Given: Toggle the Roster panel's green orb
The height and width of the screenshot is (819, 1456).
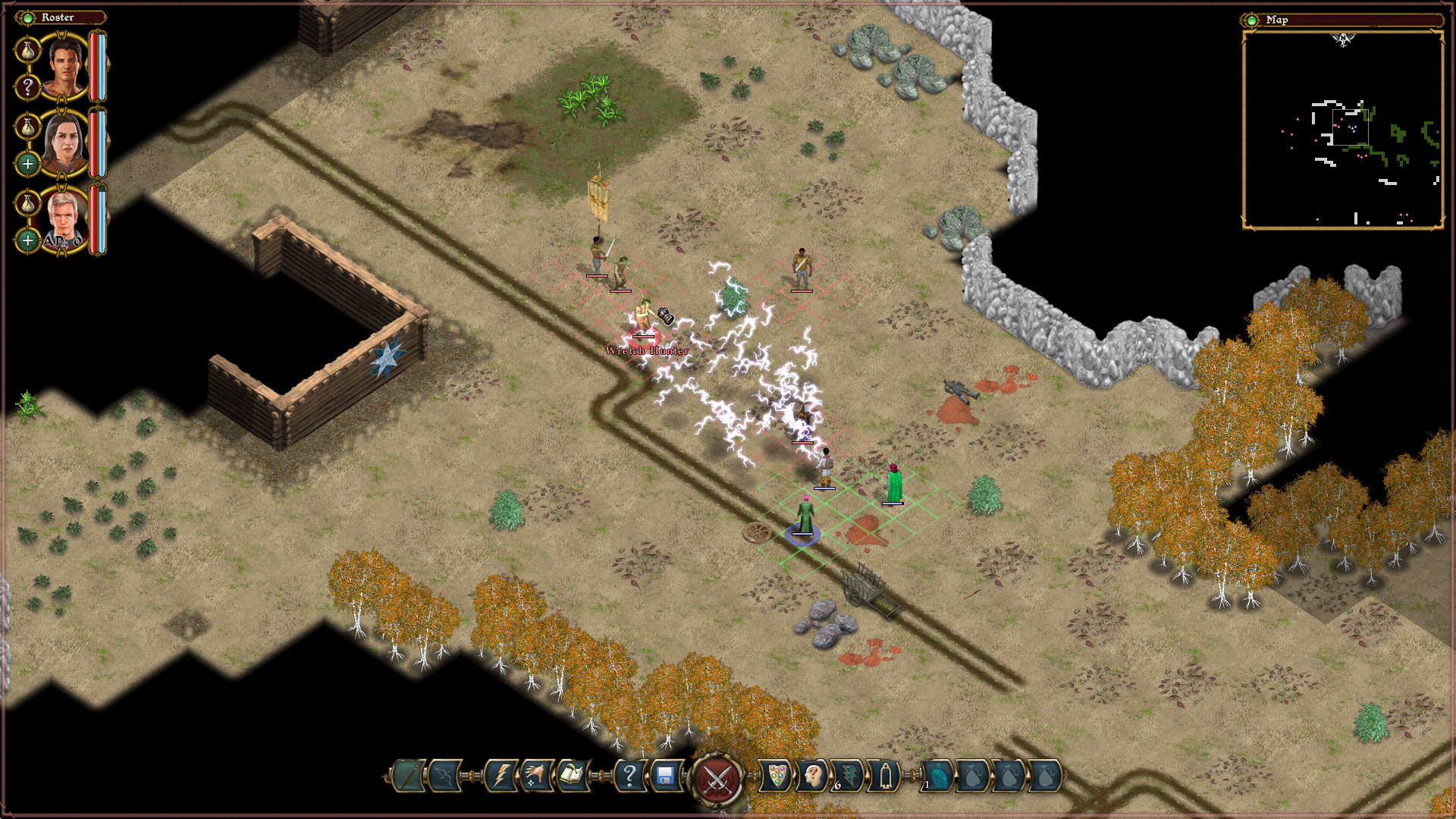Looking at the screenshot, I should pyautogui.click(x=28, y=17).
